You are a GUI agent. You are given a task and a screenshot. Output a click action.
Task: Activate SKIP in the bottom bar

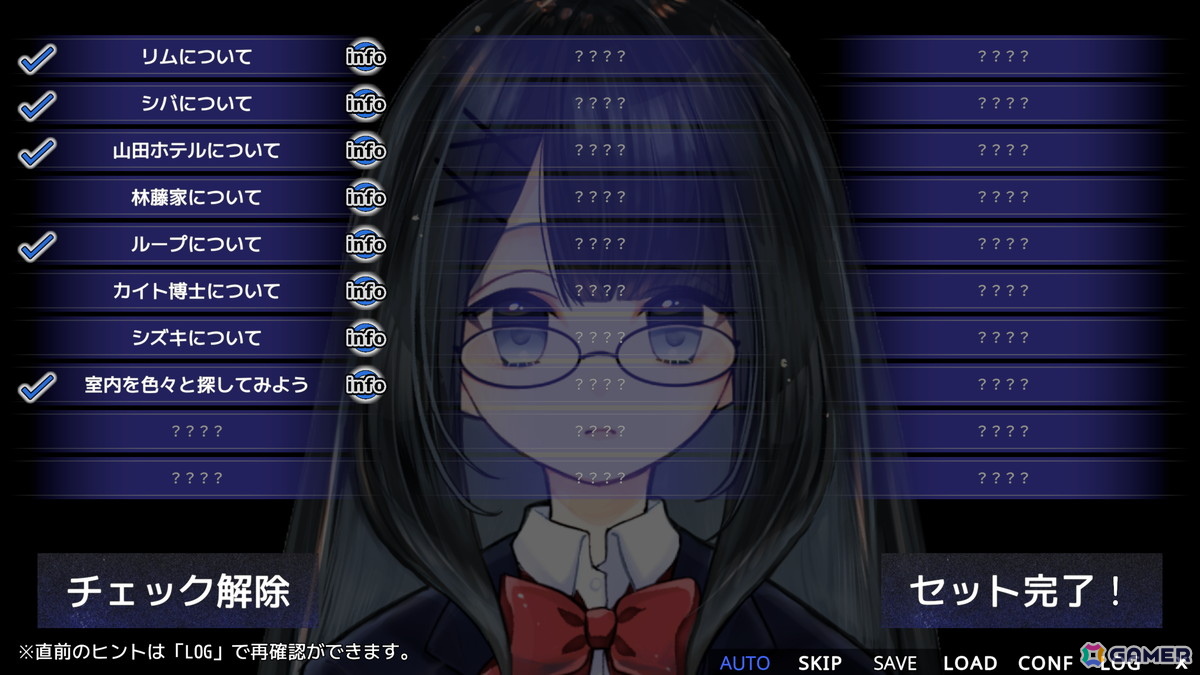pos(820,662)
